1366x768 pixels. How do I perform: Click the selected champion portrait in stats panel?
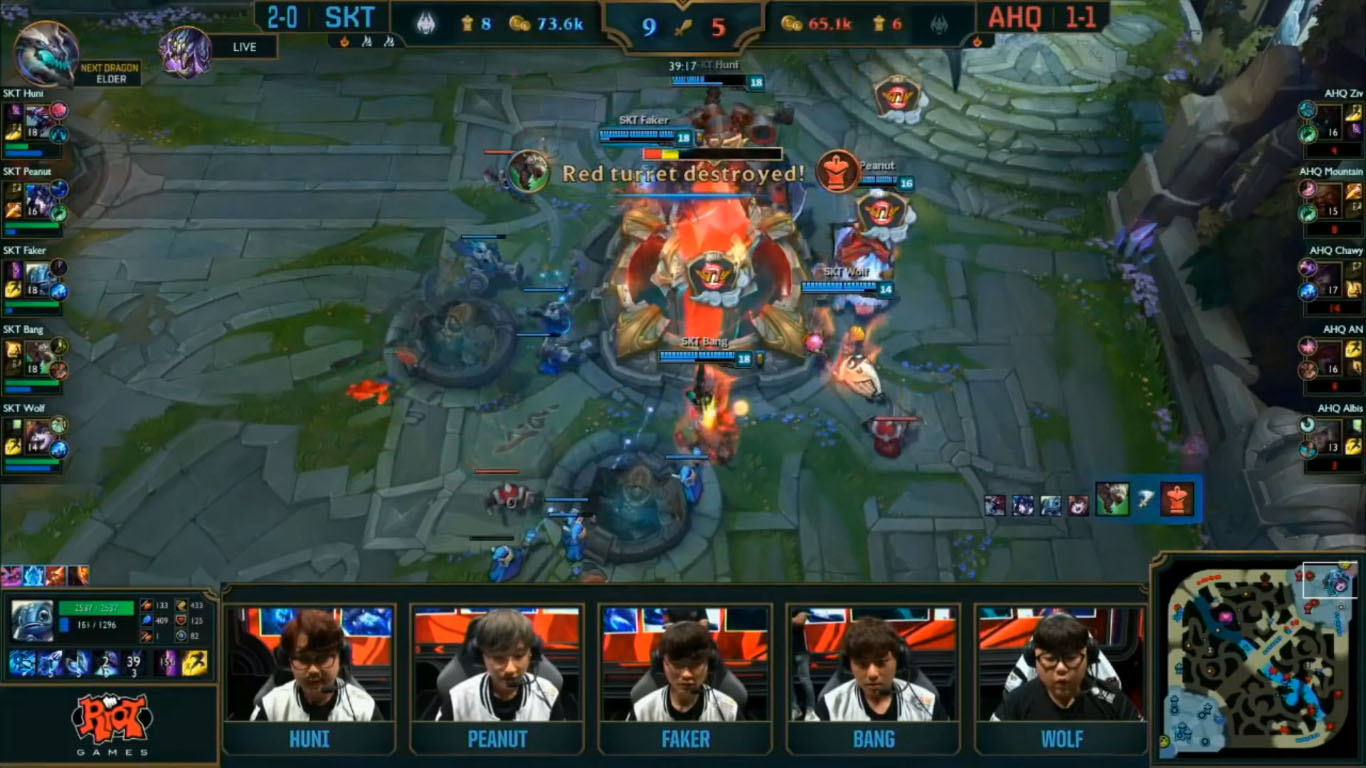32,620
